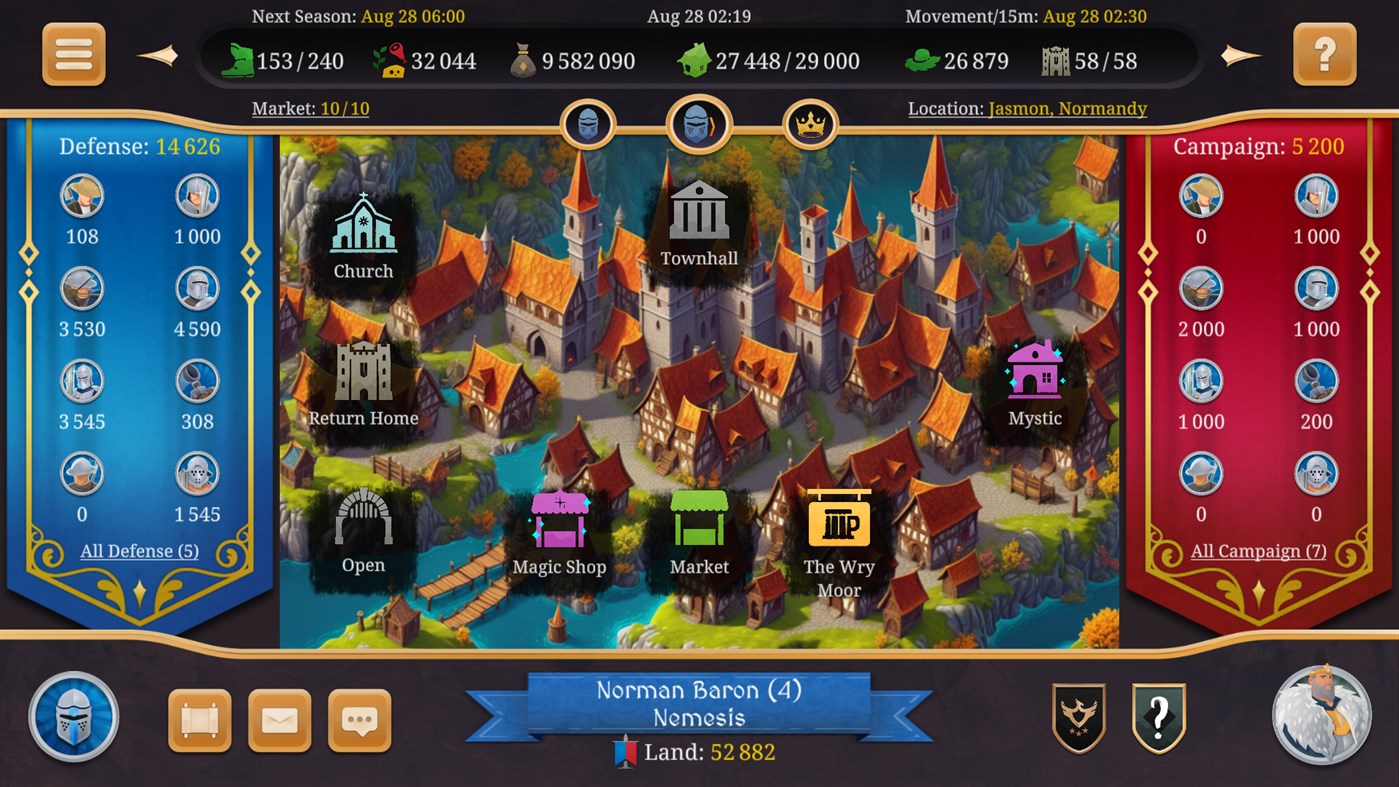
Task: Select the highlighted knight helmet icon
Action: click(699, 122)
